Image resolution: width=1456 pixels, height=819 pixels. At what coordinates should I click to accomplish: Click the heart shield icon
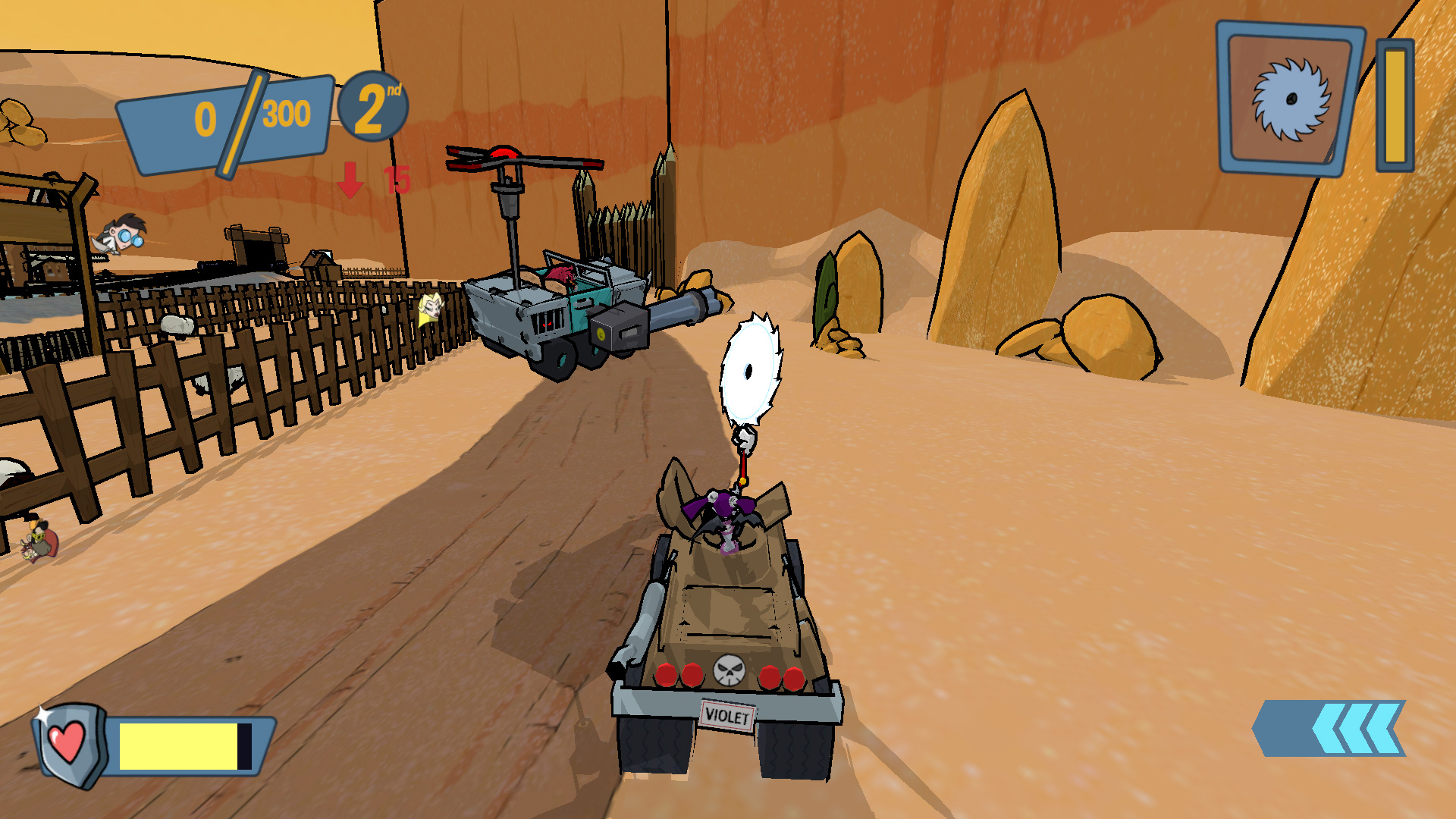click(67, 744)
